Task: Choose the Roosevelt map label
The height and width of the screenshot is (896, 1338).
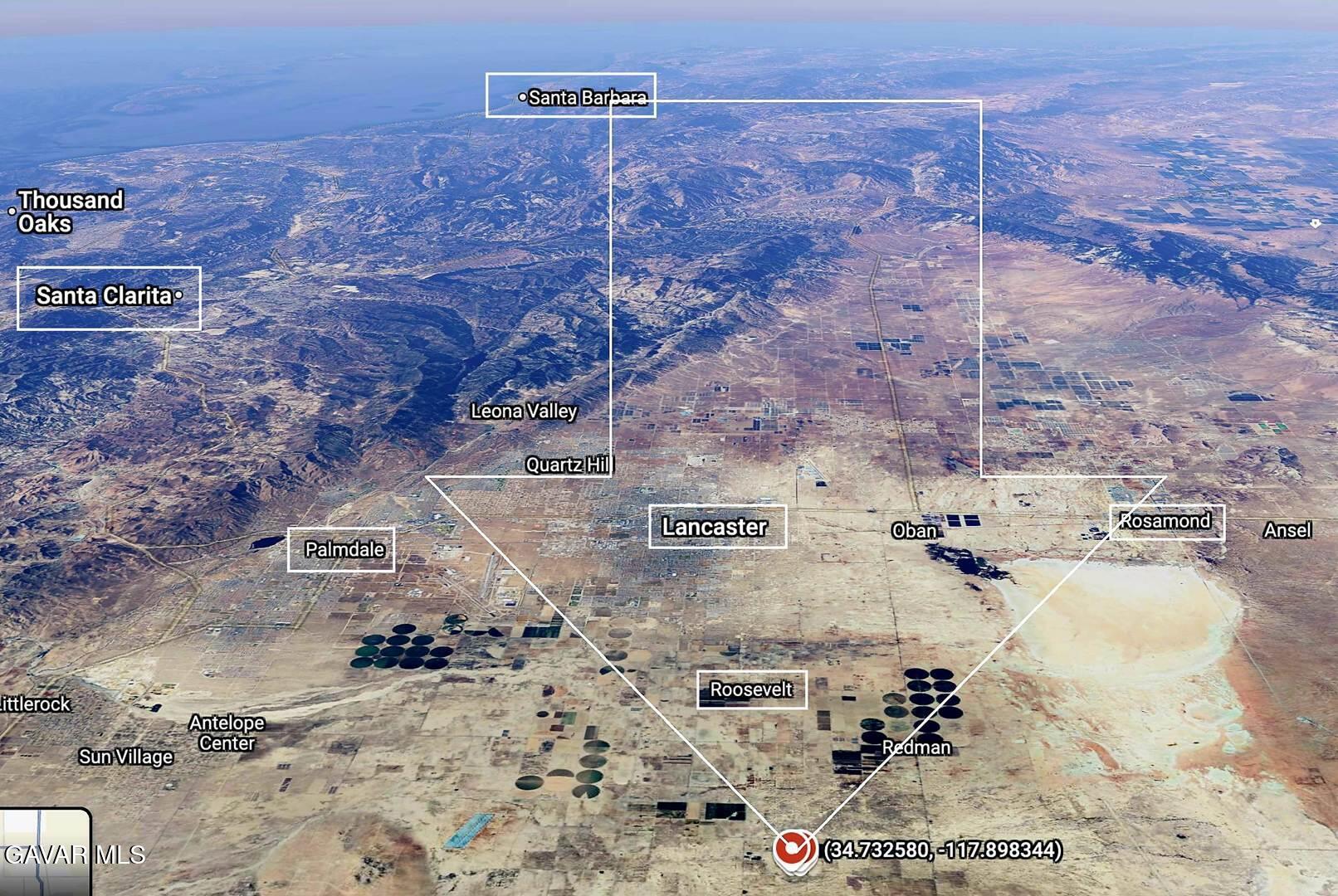Action: point(751,689)
